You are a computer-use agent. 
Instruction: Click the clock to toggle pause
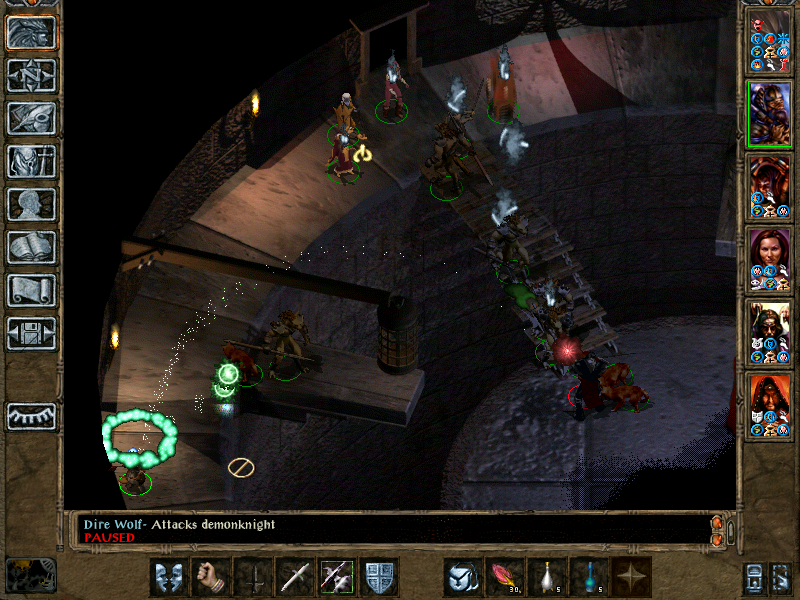coord(31,575)
